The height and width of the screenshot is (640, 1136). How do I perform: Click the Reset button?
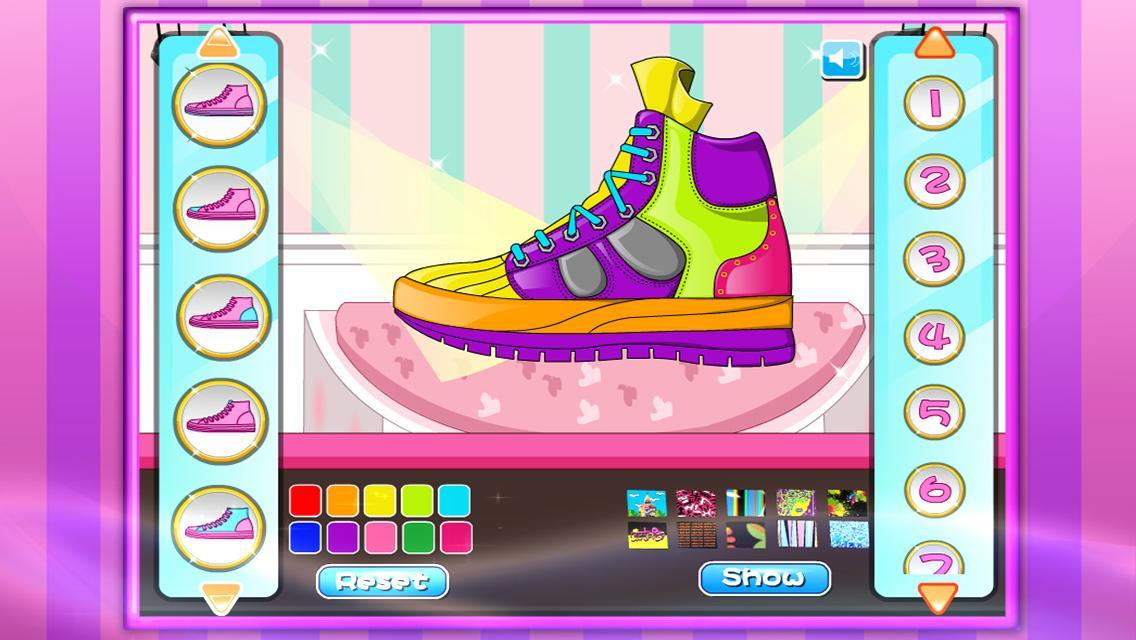[382, 580]
